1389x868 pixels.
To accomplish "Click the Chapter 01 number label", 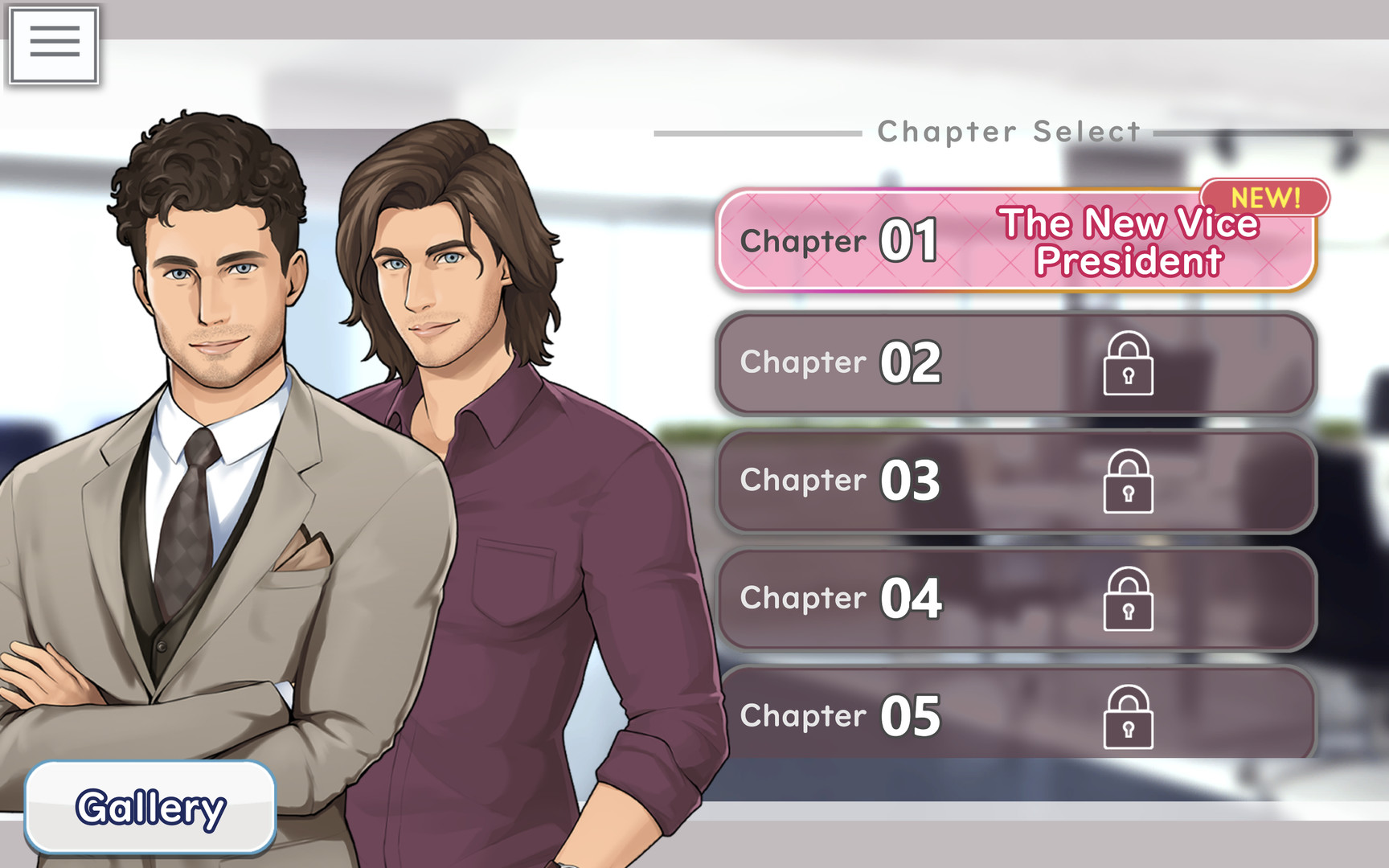I will [x=911, y=240].
